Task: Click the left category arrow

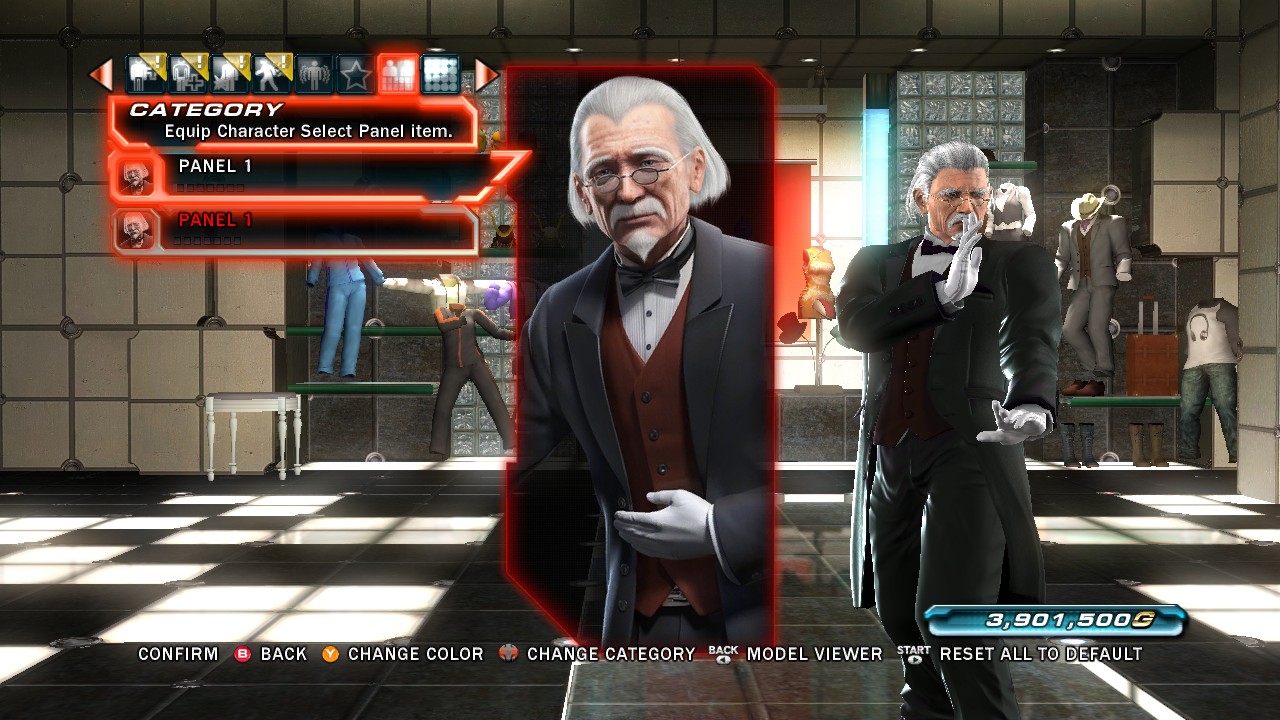Action: click(x=101, y=75)
